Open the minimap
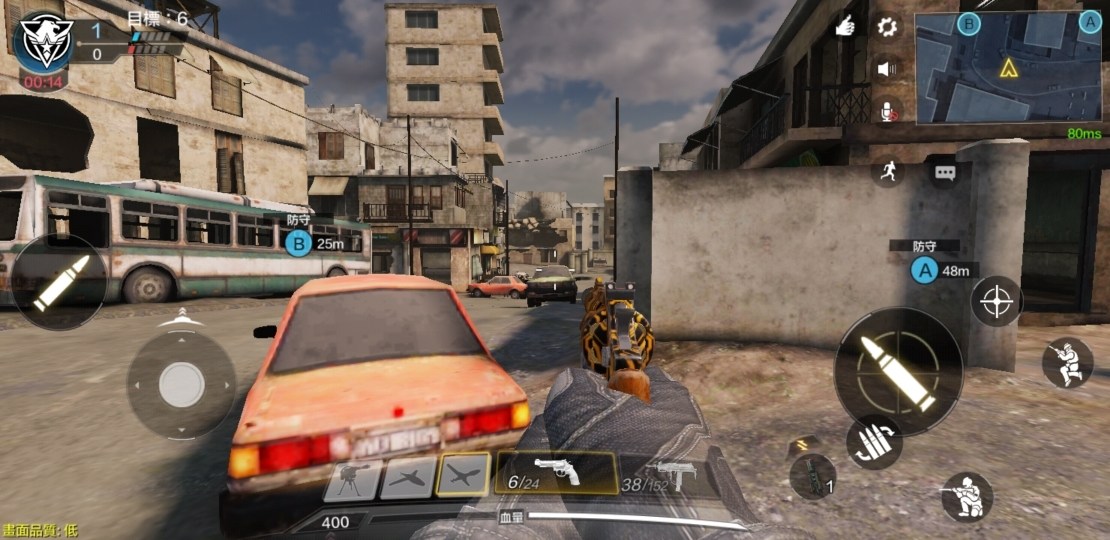1110x540 pixels. point(1008,68)
